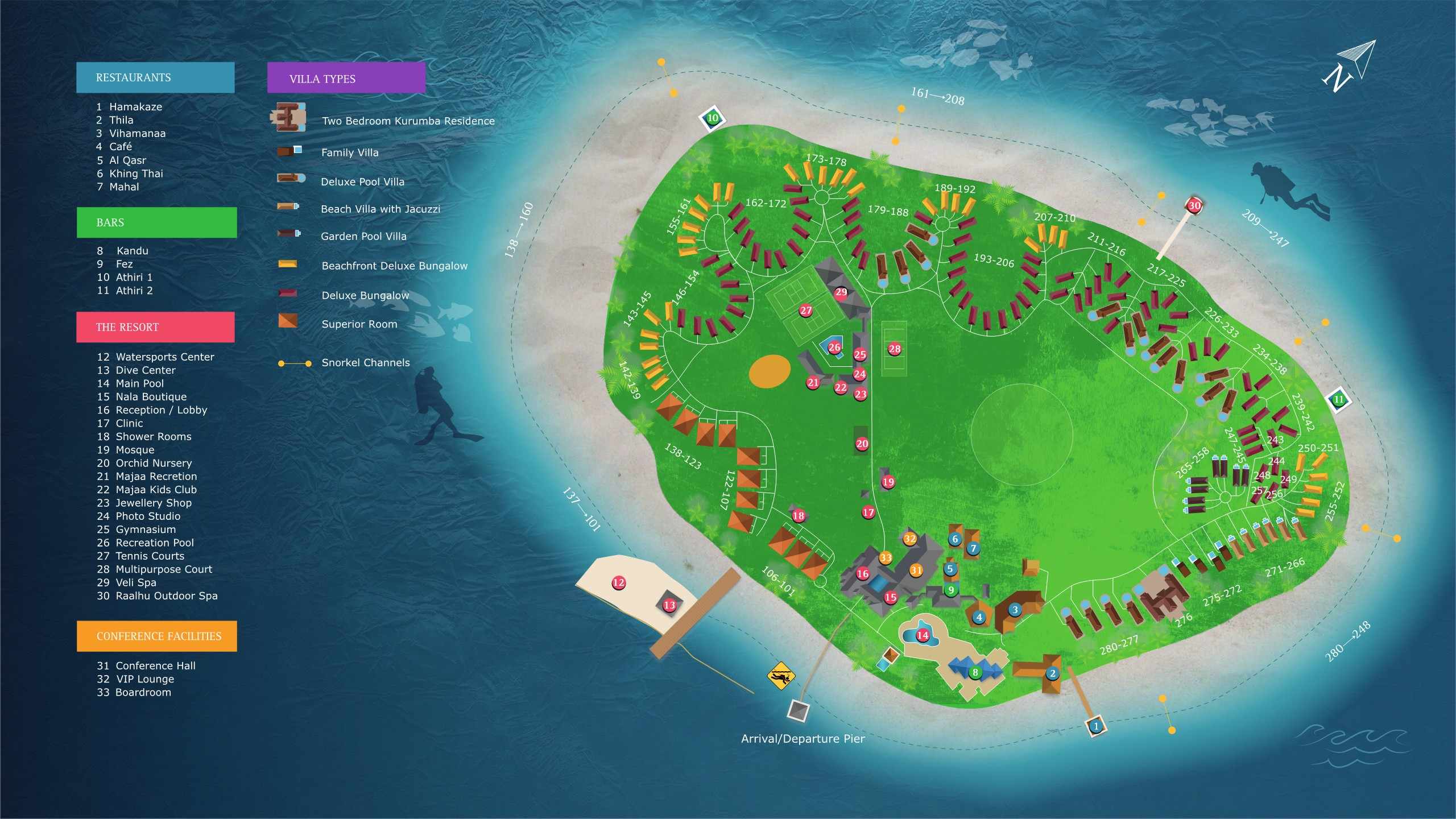Viewport: 1456px width, 819px height.
Task: Click map marker 14 on the main pool
Action: tap(923, 635)
